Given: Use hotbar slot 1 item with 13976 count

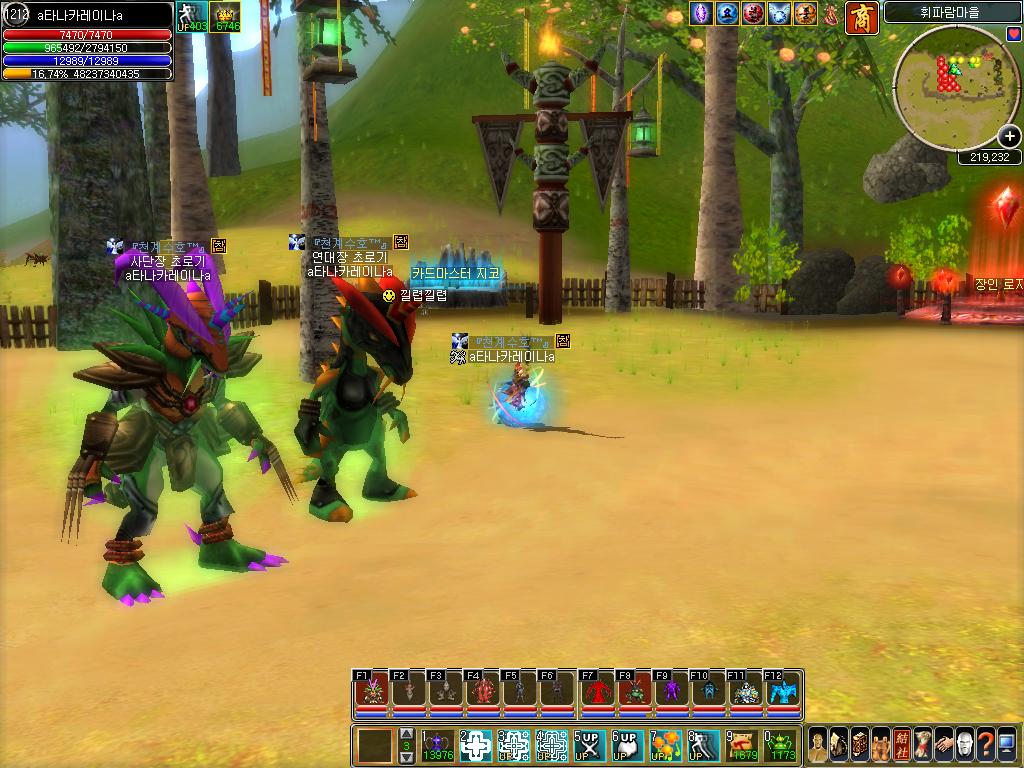Looking at the screenshot, I should [438, 745].
